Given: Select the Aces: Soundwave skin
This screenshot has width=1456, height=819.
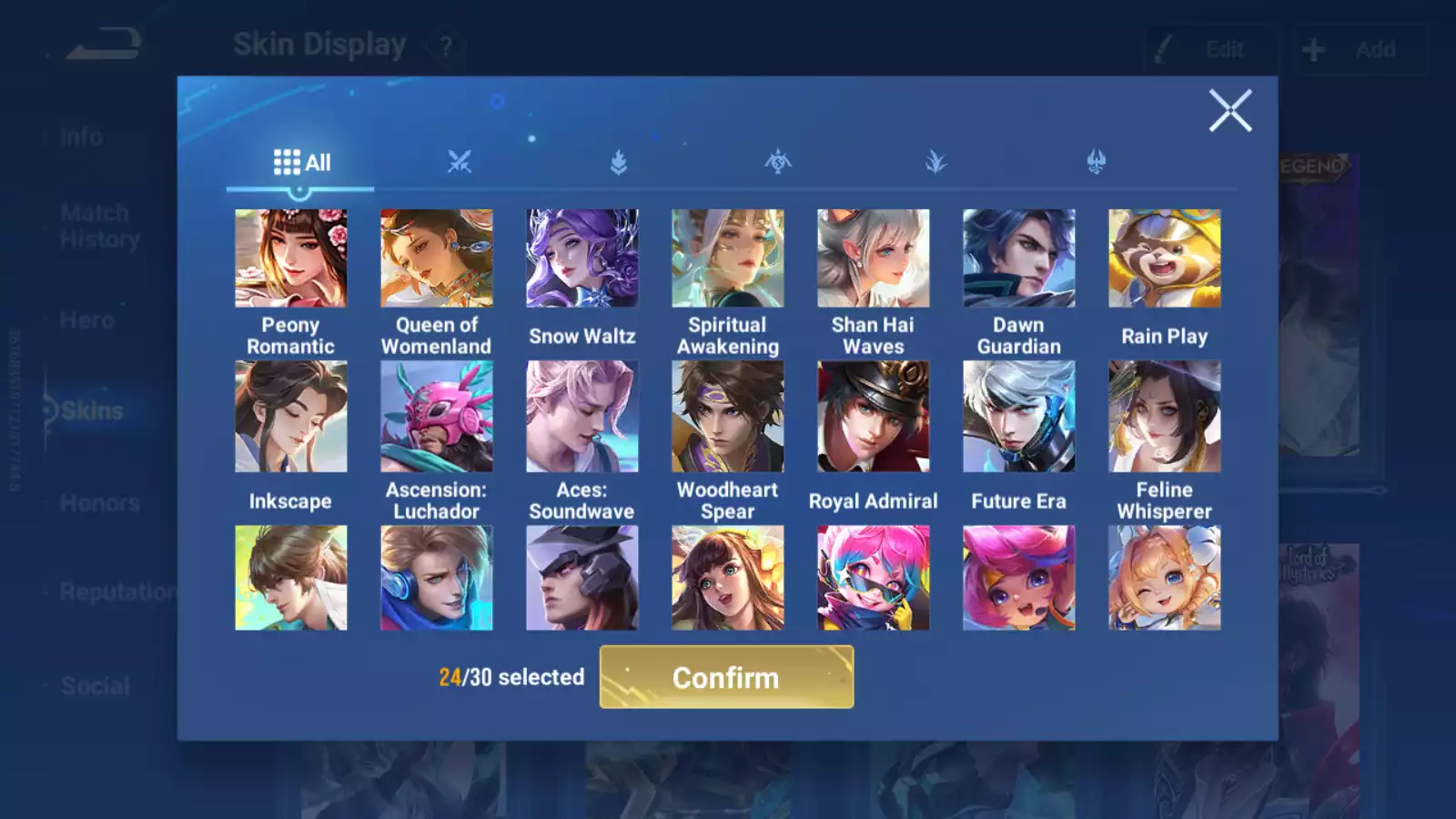Looking at the screenshot, I should pyautogui.click(x=582, y=417).
